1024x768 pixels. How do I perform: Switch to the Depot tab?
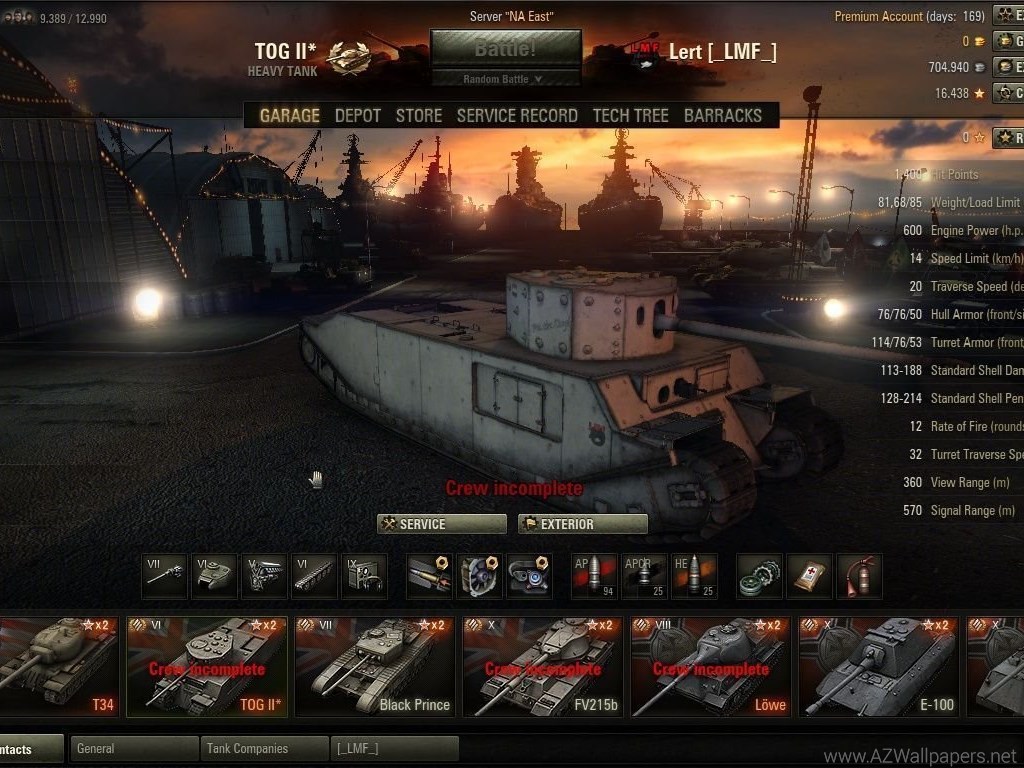tap(357, 115)
